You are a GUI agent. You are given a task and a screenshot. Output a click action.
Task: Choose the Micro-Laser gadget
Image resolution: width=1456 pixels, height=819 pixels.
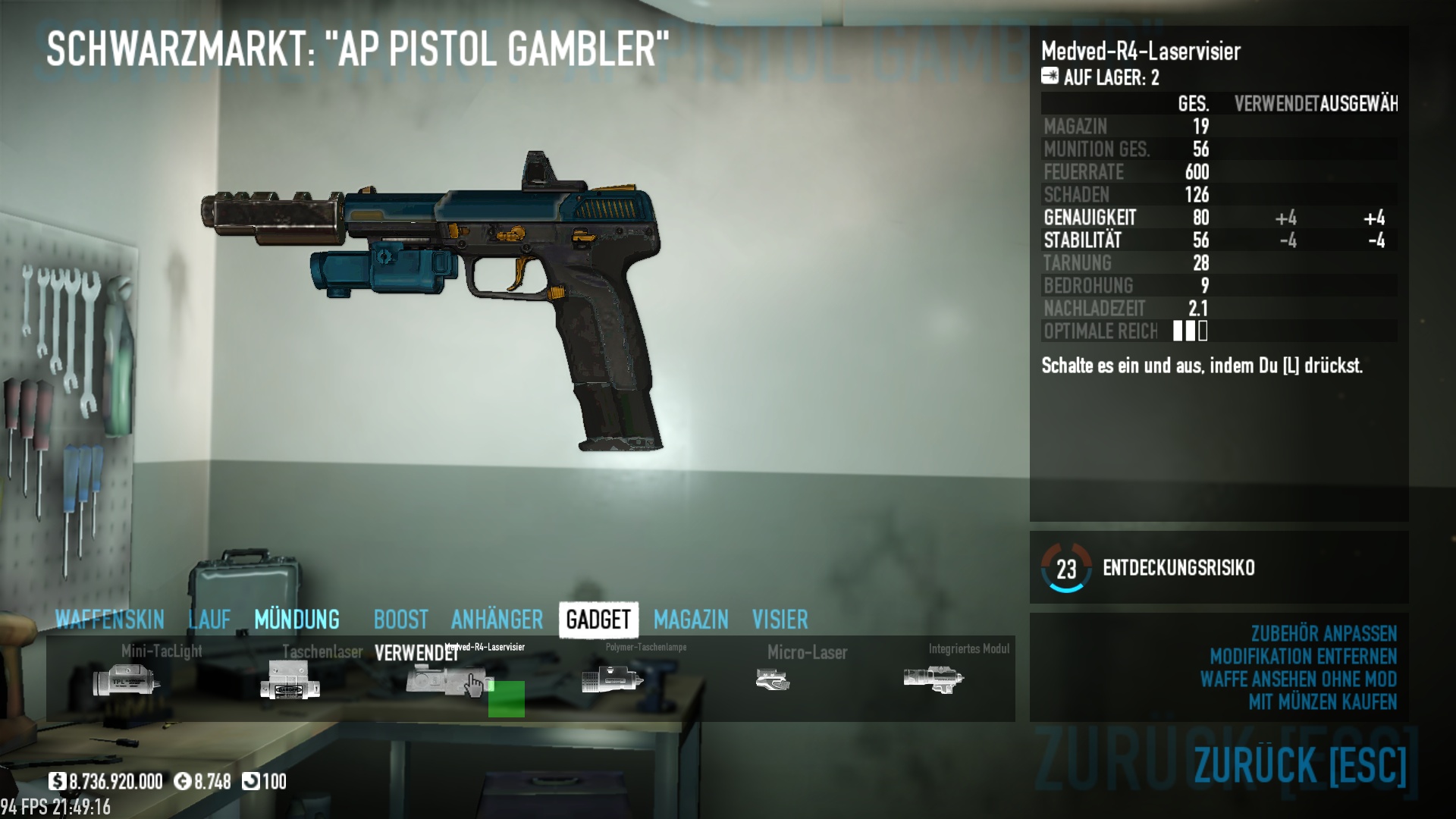pos(773,679)
